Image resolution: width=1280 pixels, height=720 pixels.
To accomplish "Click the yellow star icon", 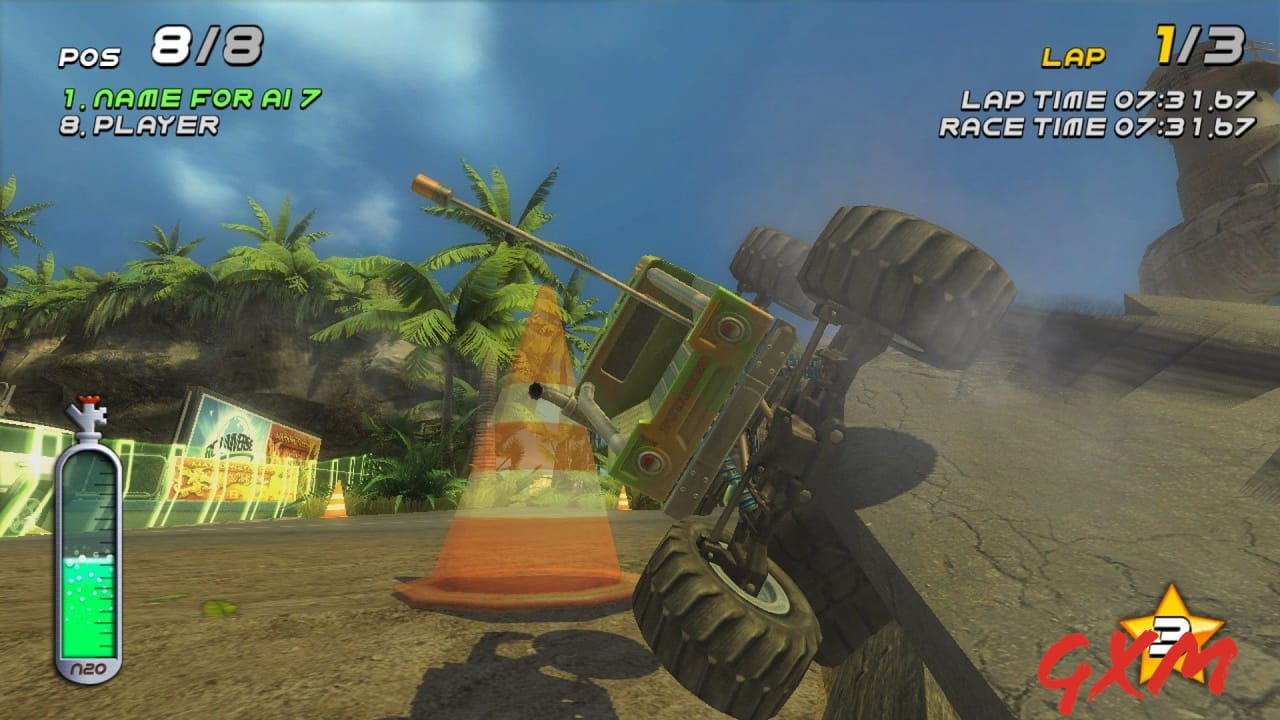I will pos(1171,628).
